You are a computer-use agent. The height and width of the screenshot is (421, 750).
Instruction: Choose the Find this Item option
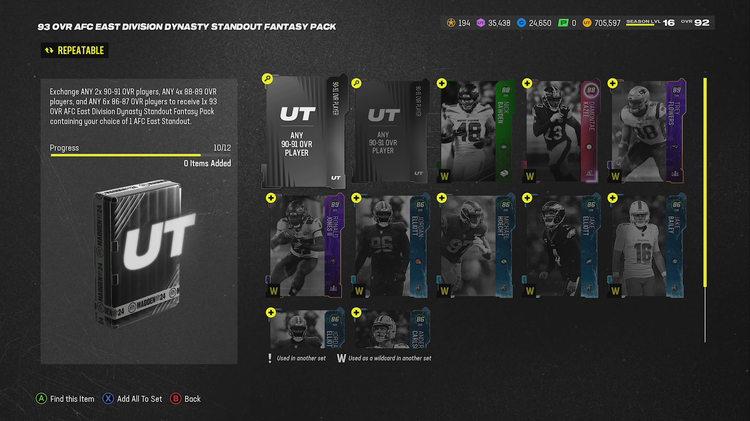(68, 398)
